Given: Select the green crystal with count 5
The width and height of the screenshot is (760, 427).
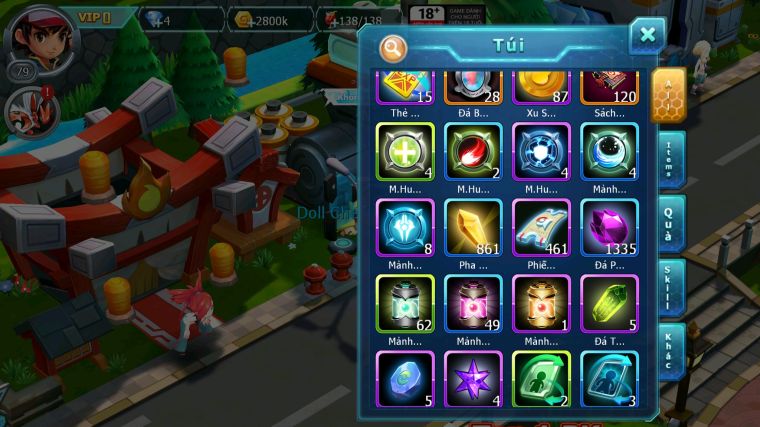Looking at the screenshot, I should (609, 304).
